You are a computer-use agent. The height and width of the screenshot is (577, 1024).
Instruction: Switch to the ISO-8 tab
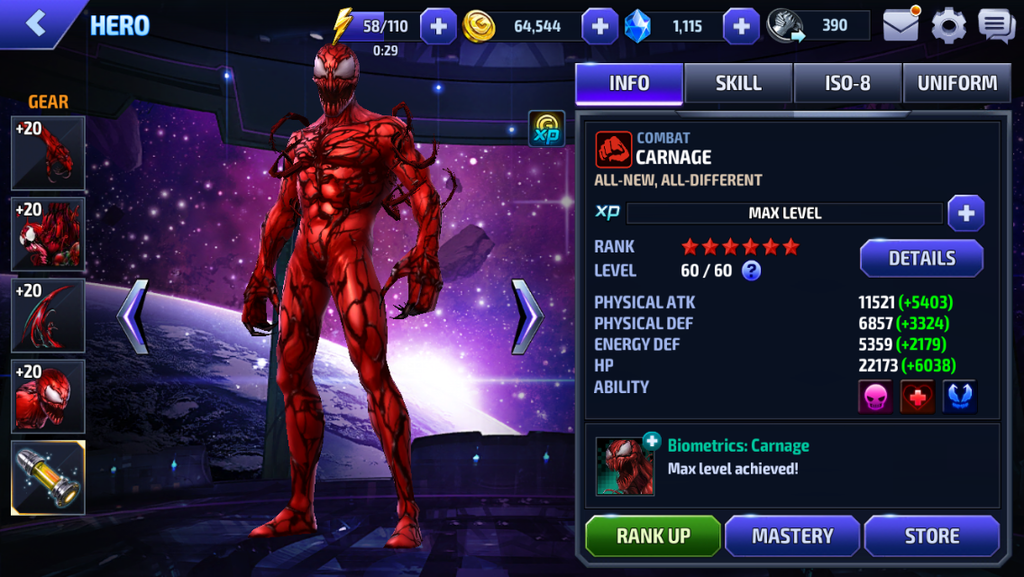847,84
